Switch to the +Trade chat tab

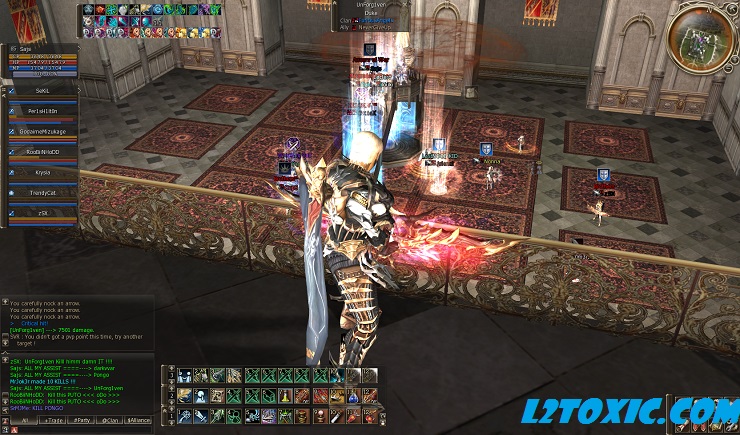point(53,419)
